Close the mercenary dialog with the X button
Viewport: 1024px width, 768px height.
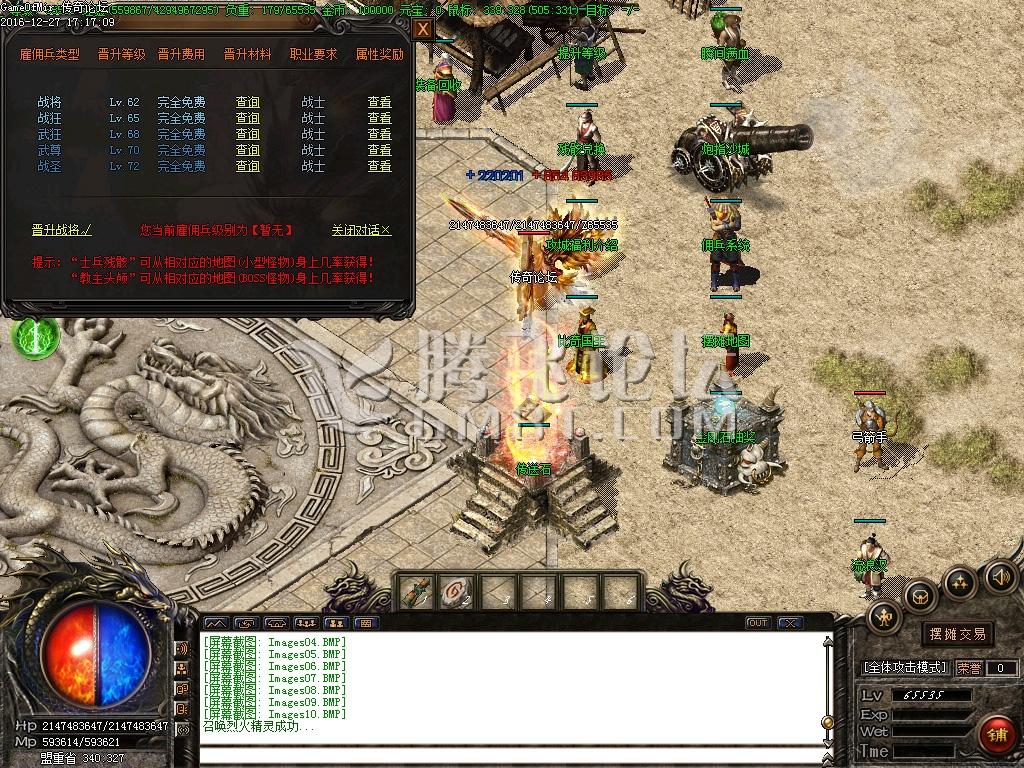(x=423, y=29)
